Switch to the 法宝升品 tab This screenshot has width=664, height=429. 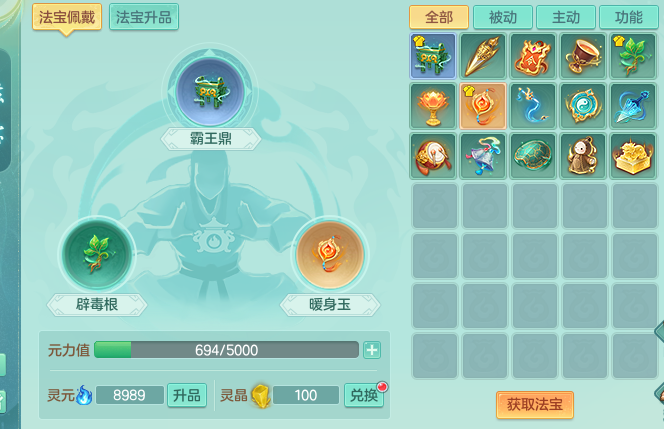[144, 17]
